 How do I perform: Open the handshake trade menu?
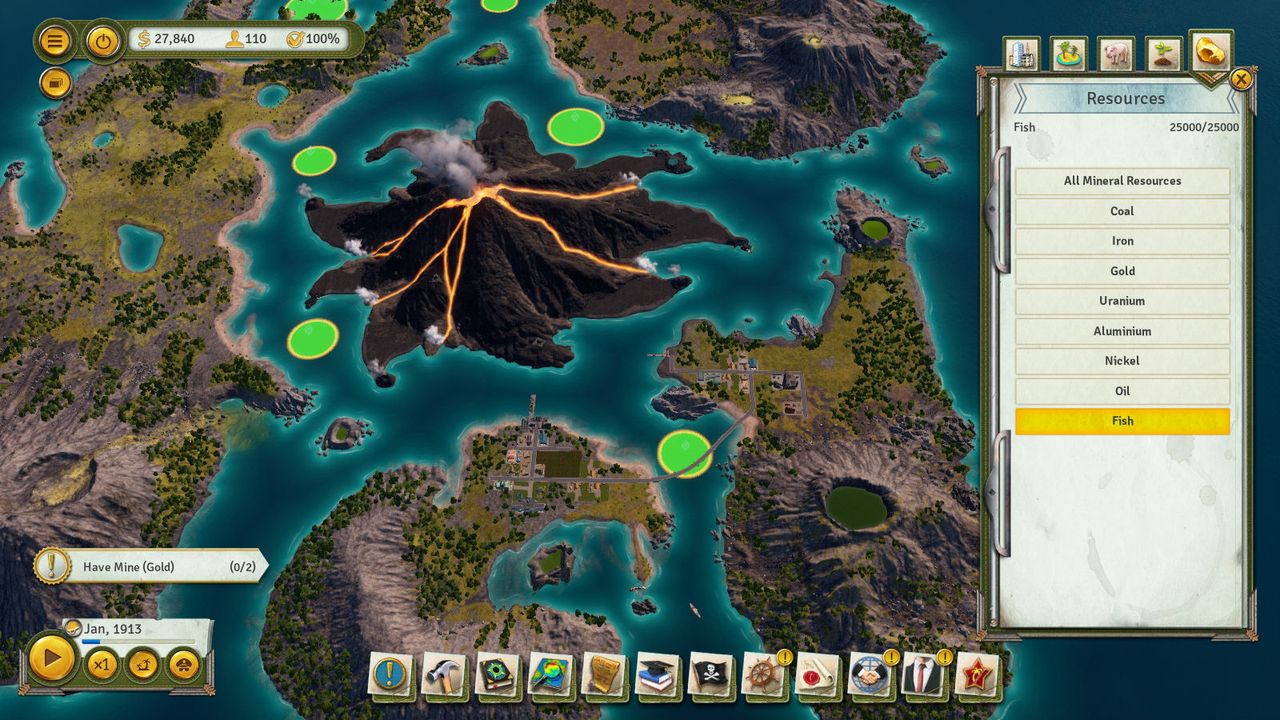870,675
